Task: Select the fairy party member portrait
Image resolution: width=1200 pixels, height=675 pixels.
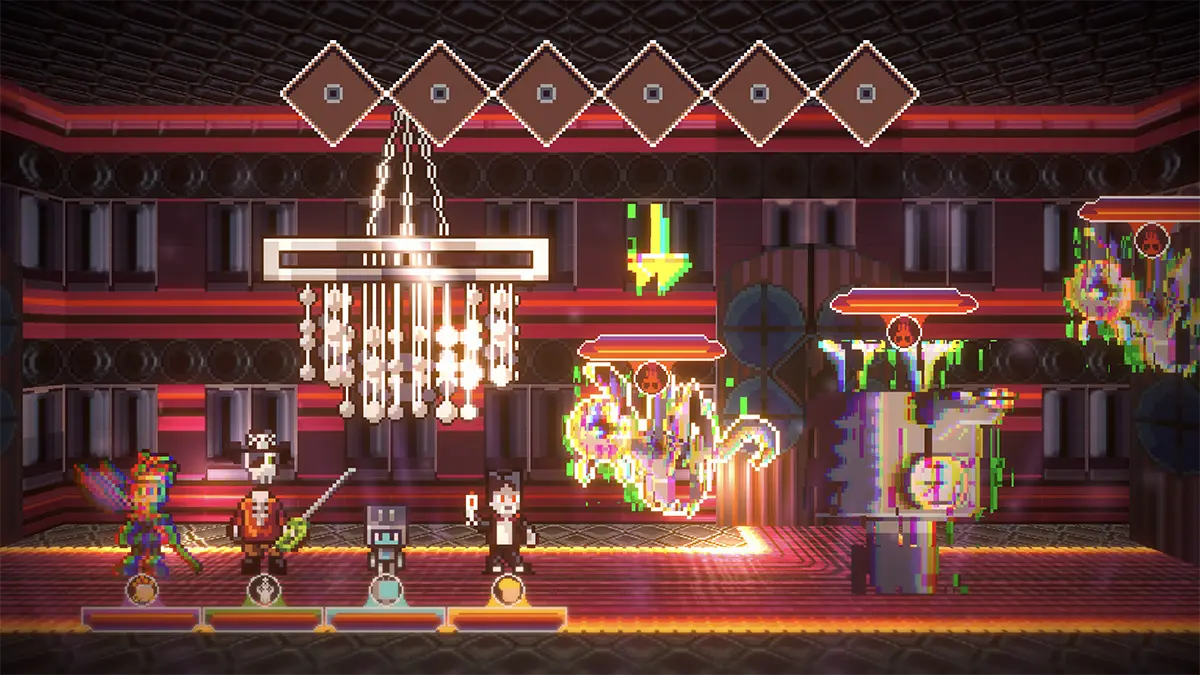Action: coord(142,590)
